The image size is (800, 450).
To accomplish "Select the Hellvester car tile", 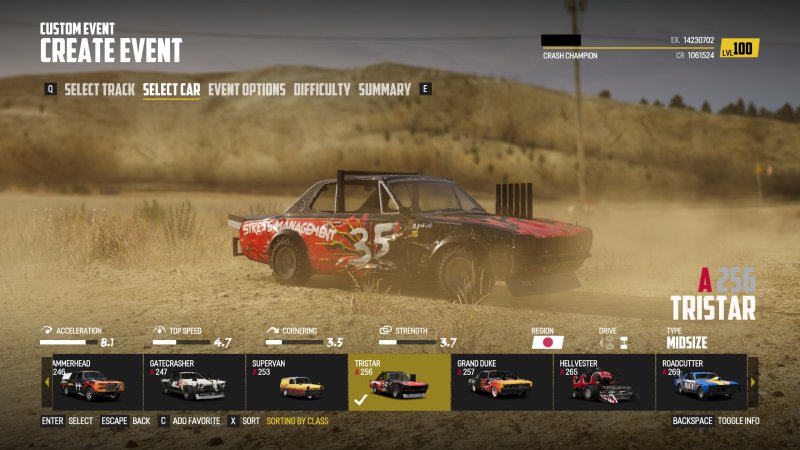I will [x=604, y=382].
